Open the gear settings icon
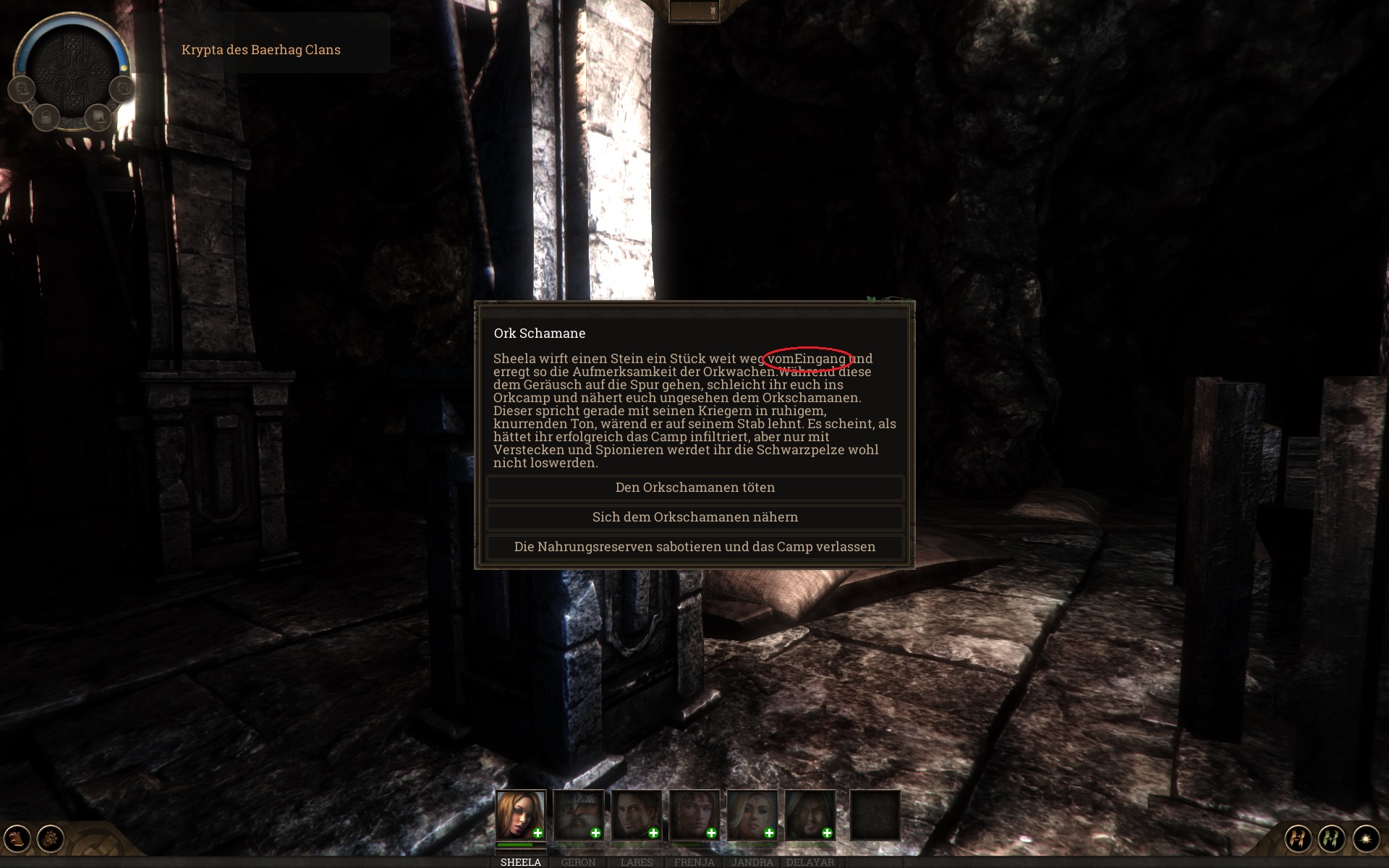Image resolution: width=1389 pixels, height=868 pixels. click(51, 838)
